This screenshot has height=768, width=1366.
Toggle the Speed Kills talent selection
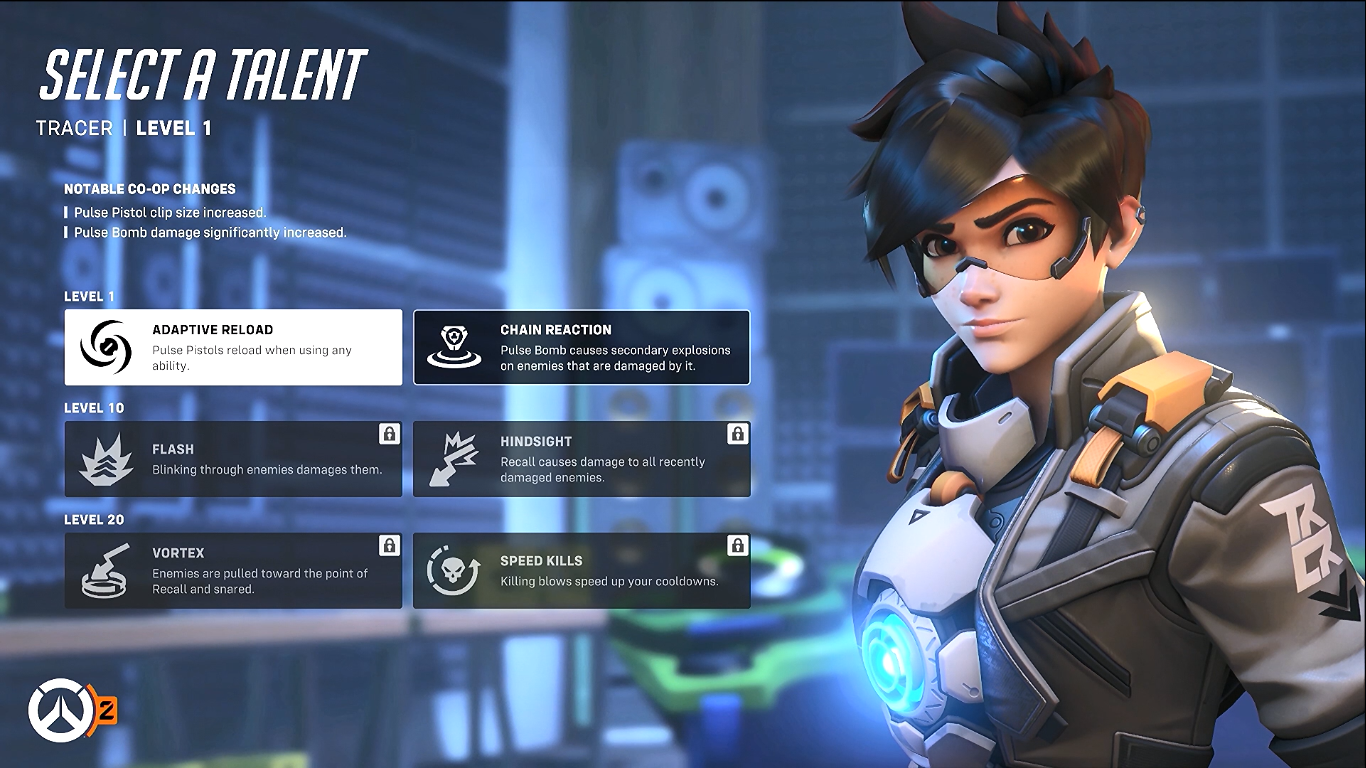581,570
